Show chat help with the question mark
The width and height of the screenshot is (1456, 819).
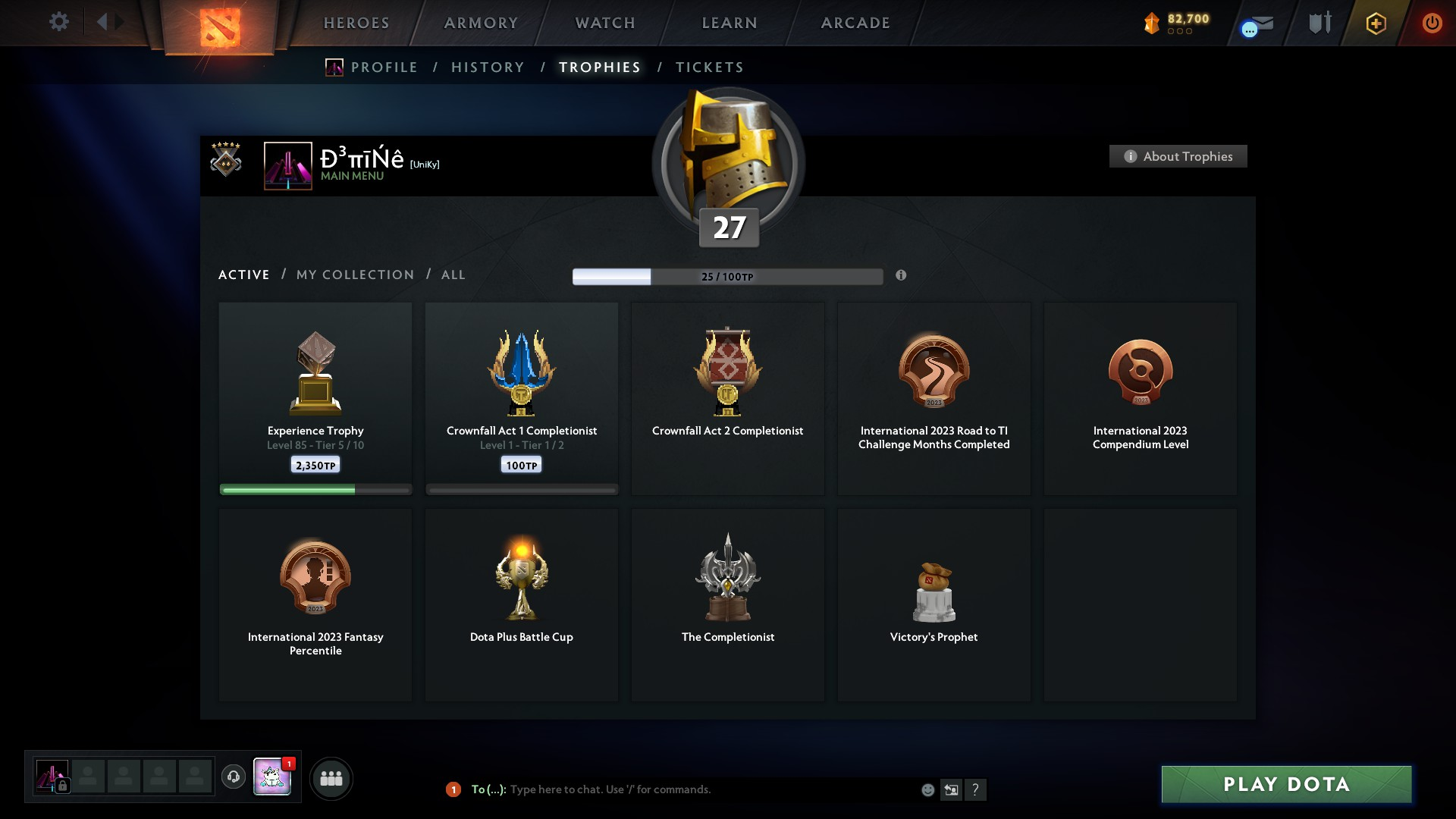pos(977,789)
